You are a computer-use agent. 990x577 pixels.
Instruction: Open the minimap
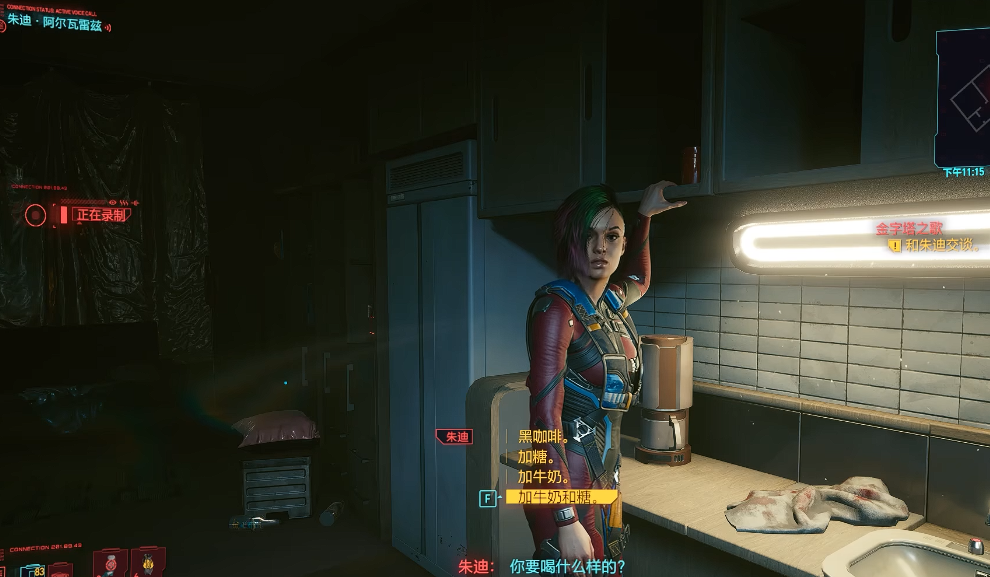962,97
